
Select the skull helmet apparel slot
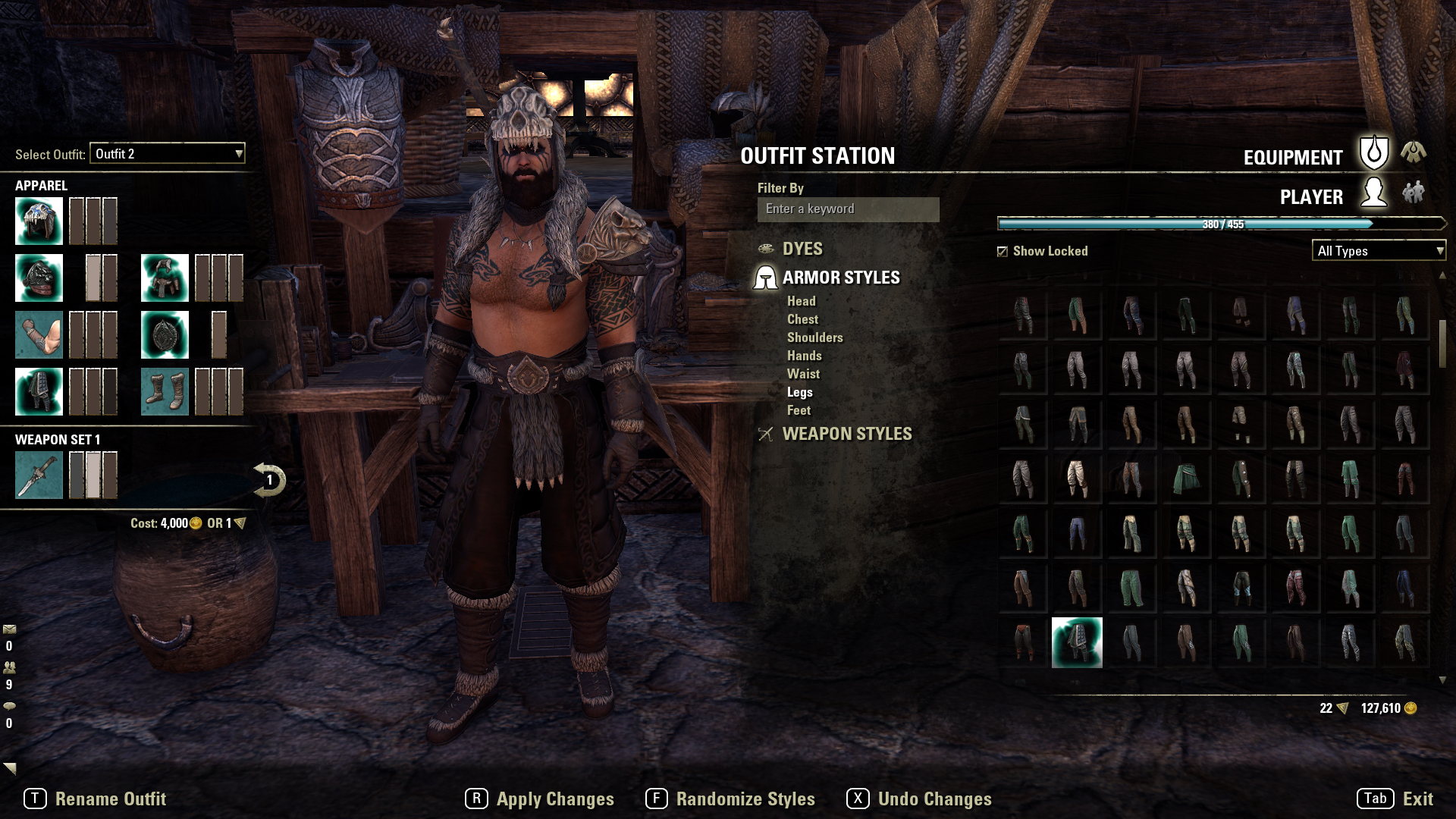39,221
